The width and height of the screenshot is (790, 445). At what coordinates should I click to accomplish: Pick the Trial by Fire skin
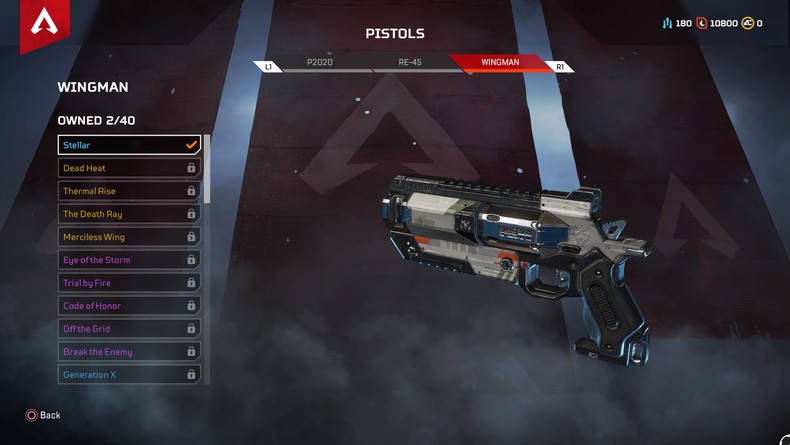[x=129, y=283]
